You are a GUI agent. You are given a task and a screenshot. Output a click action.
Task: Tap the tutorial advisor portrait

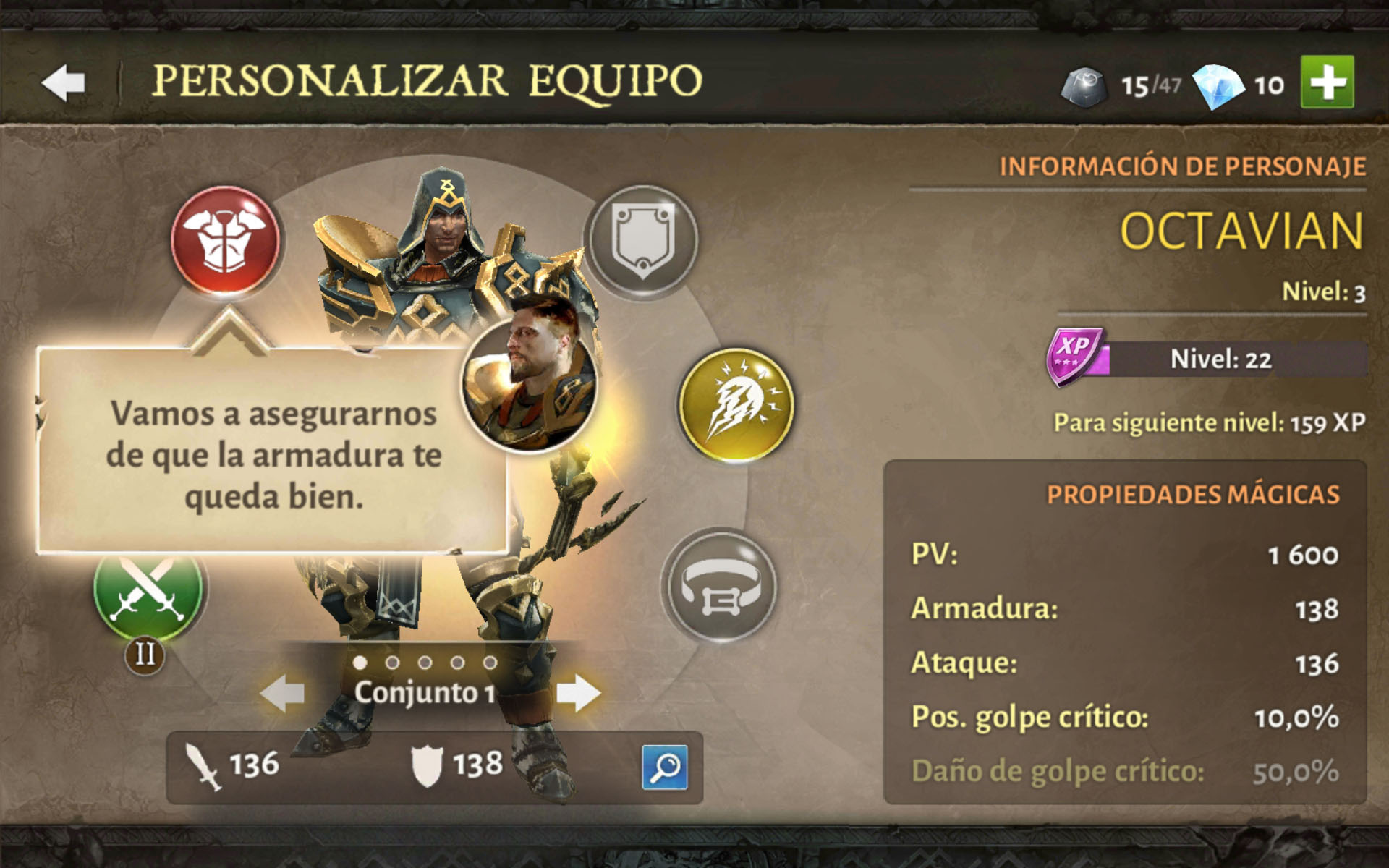click(x=530, y=384)
